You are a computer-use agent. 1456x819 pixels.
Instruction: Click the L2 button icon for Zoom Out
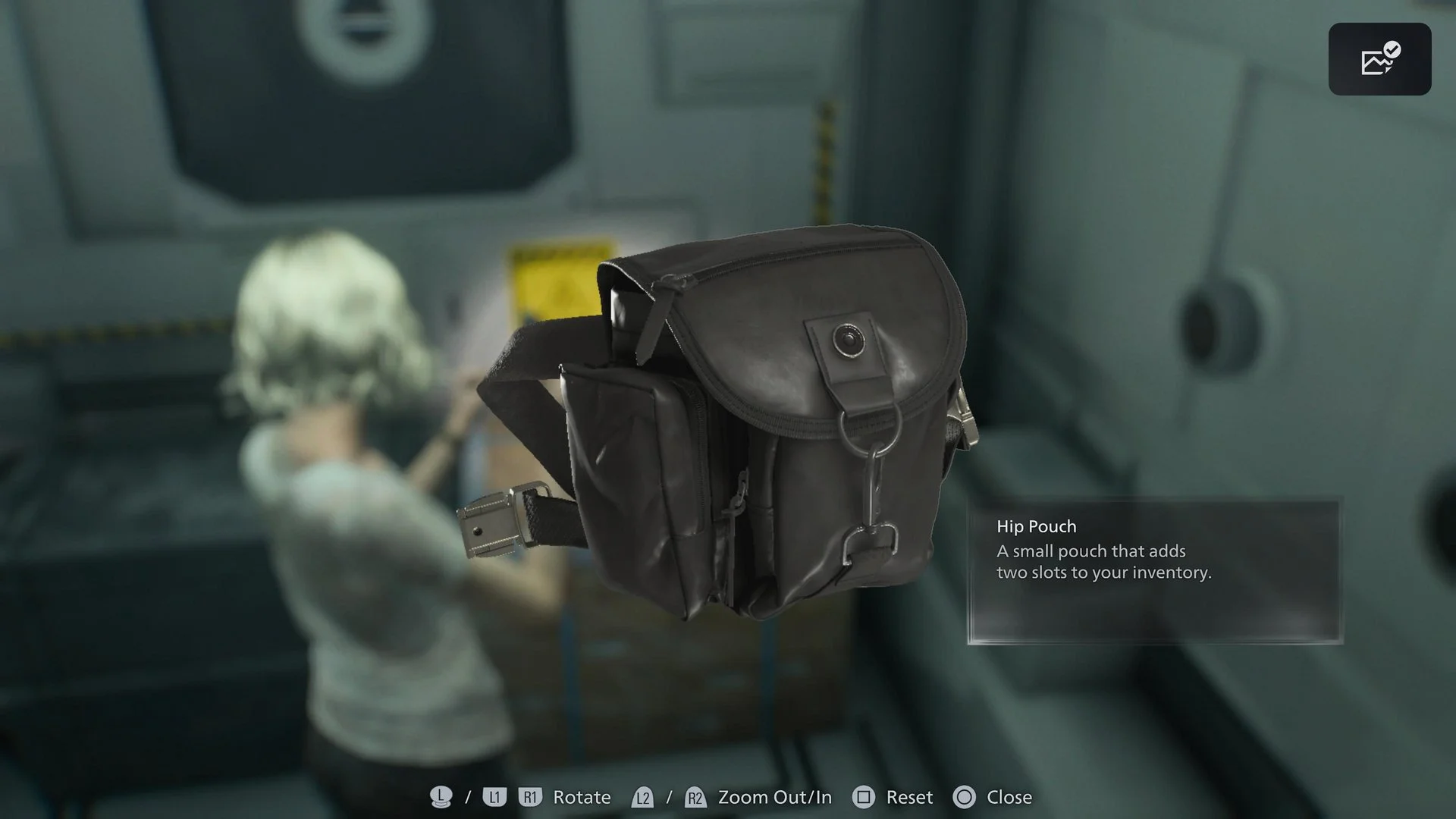(x=641, y=797)
